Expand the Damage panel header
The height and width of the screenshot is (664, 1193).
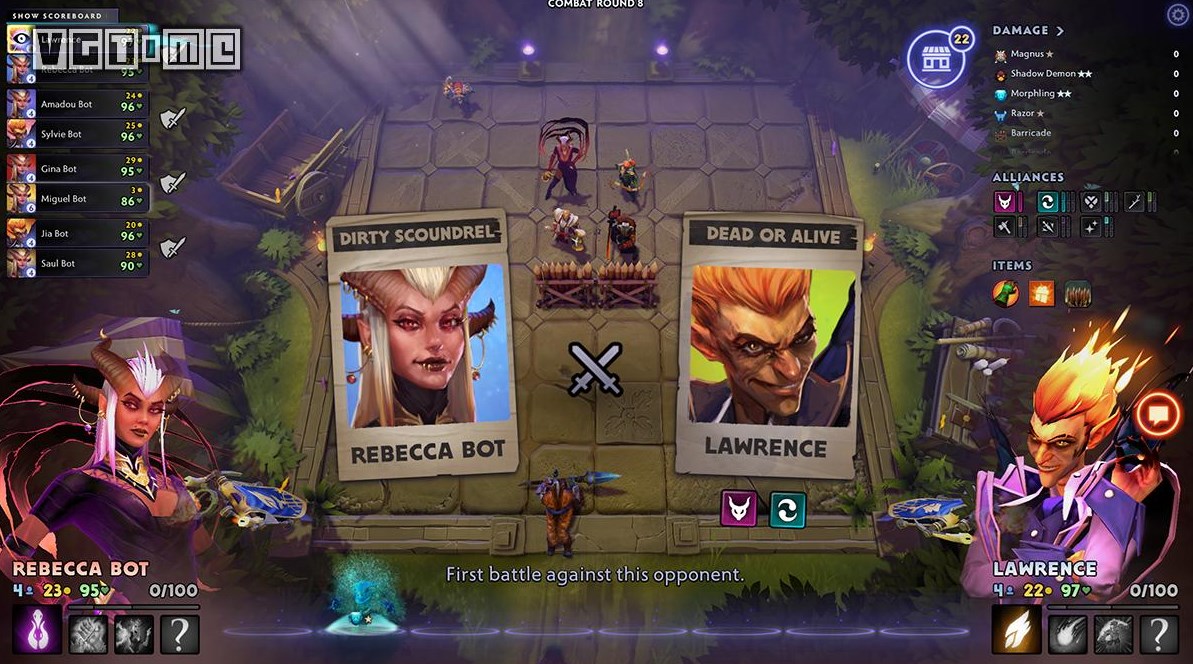click(x=1029, y=31)
